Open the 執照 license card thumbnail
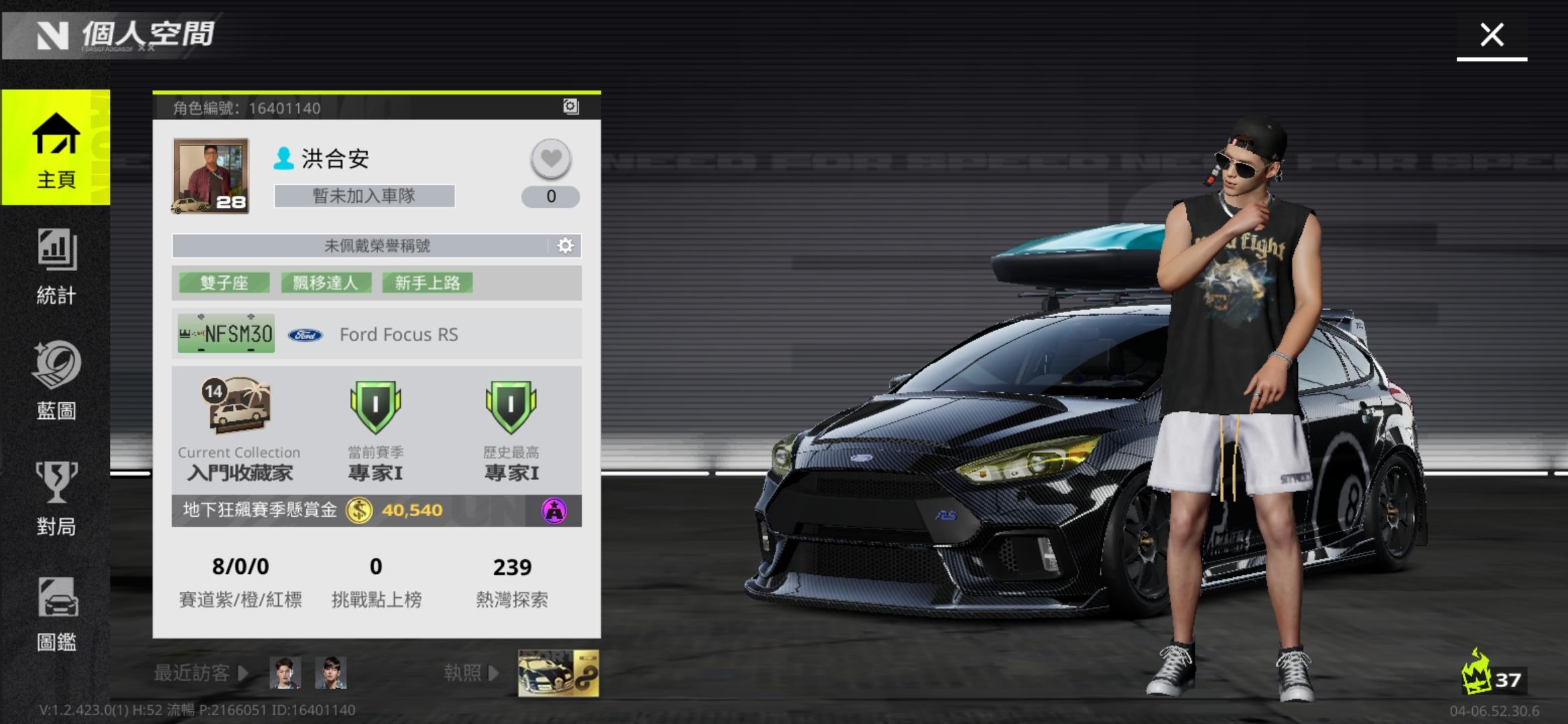1568x724 pixels. click(x=558, y=672)
